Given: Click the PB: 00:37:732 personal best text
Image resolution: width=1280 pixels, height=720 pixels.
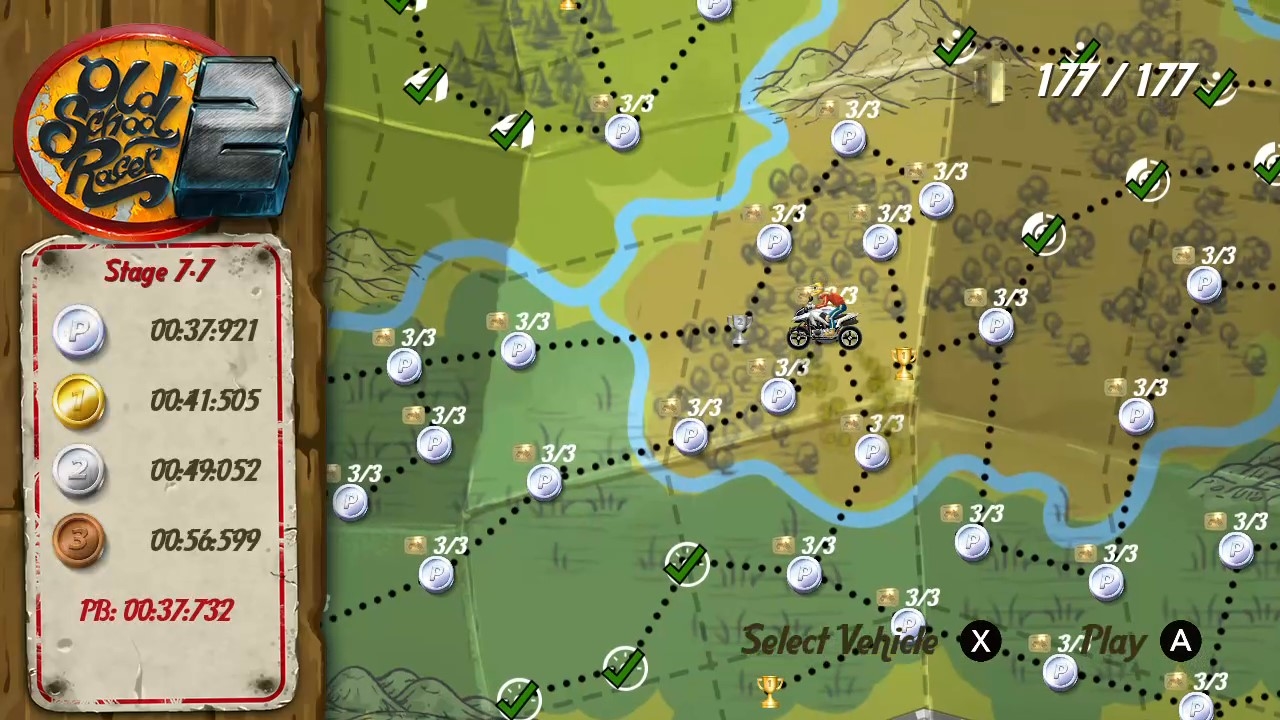Looking at the screenshot, I should [x=155, y=611].
